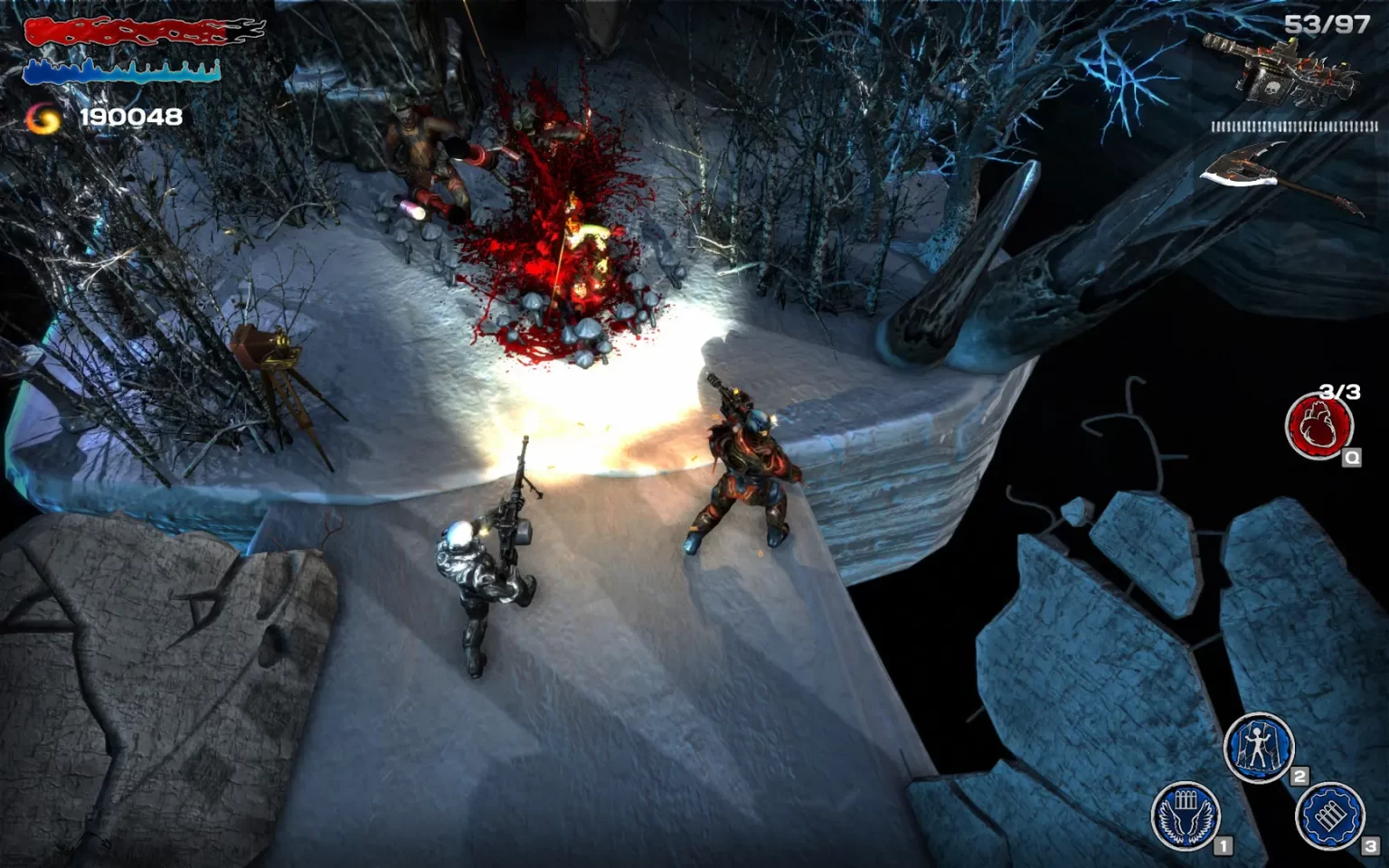This screenshot has height=868, width=1389.
Task: Switch to the axe melee weapon
Action: point(1280,176)
